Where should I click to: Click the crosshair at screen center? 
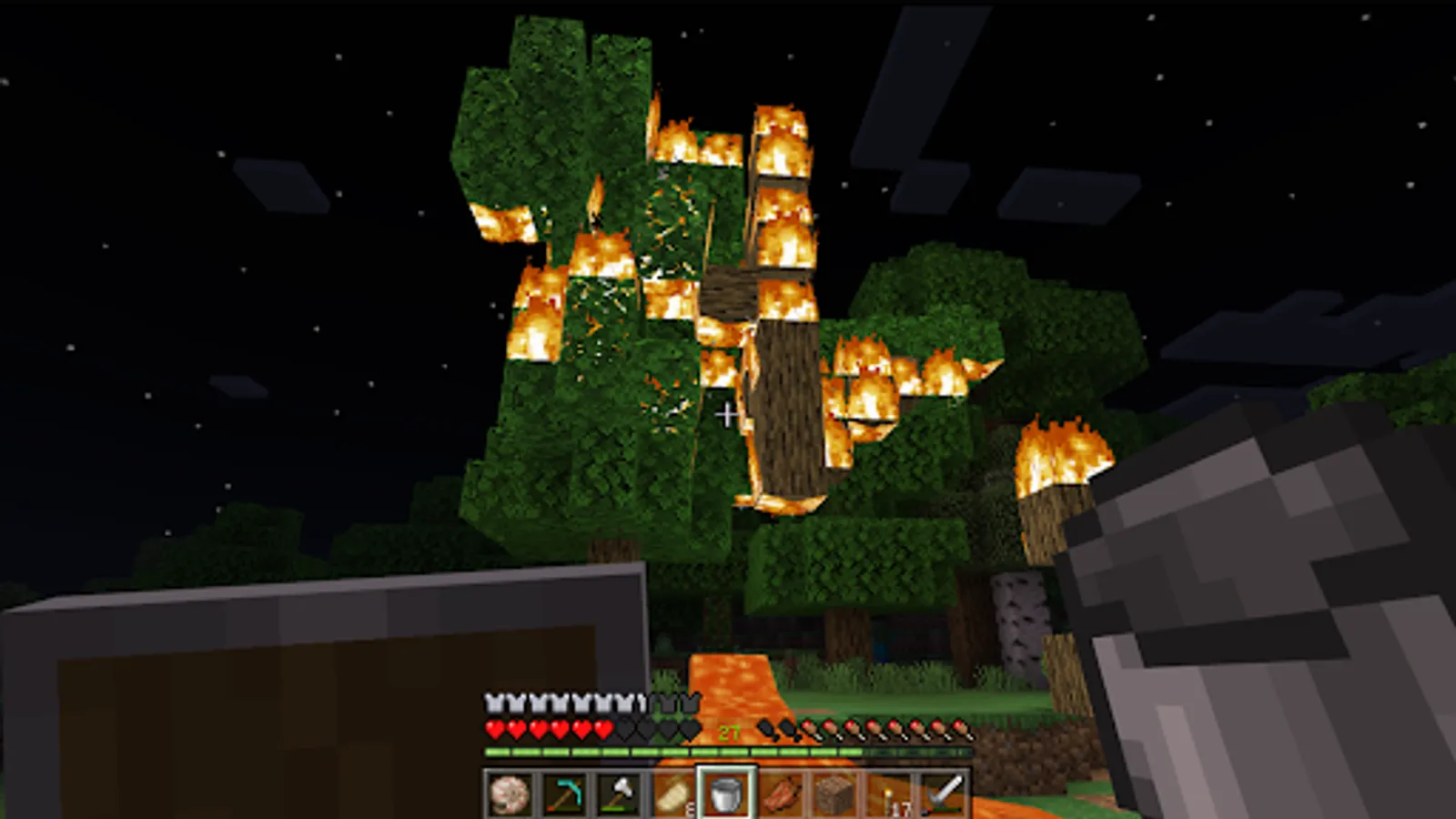pyautogui.click(x=727, y=415)
